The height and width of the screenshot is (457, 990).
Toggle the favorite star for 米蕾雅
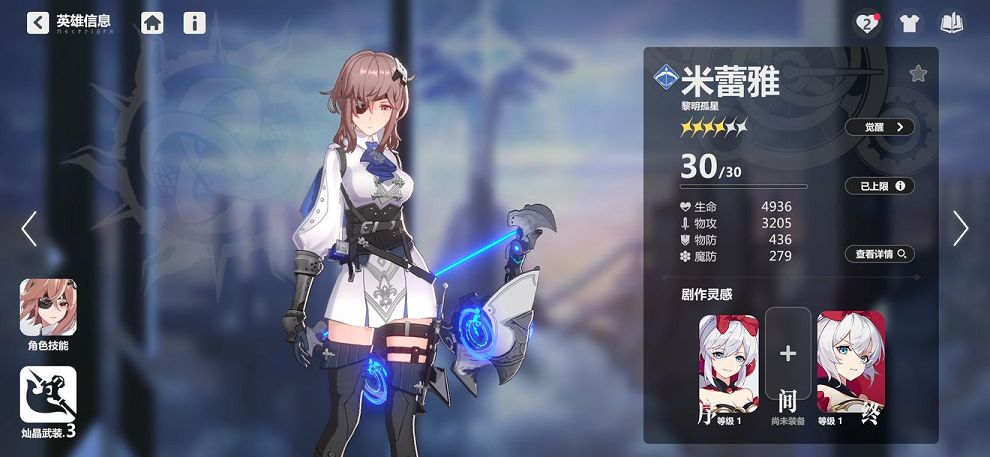tap(918, 73)
